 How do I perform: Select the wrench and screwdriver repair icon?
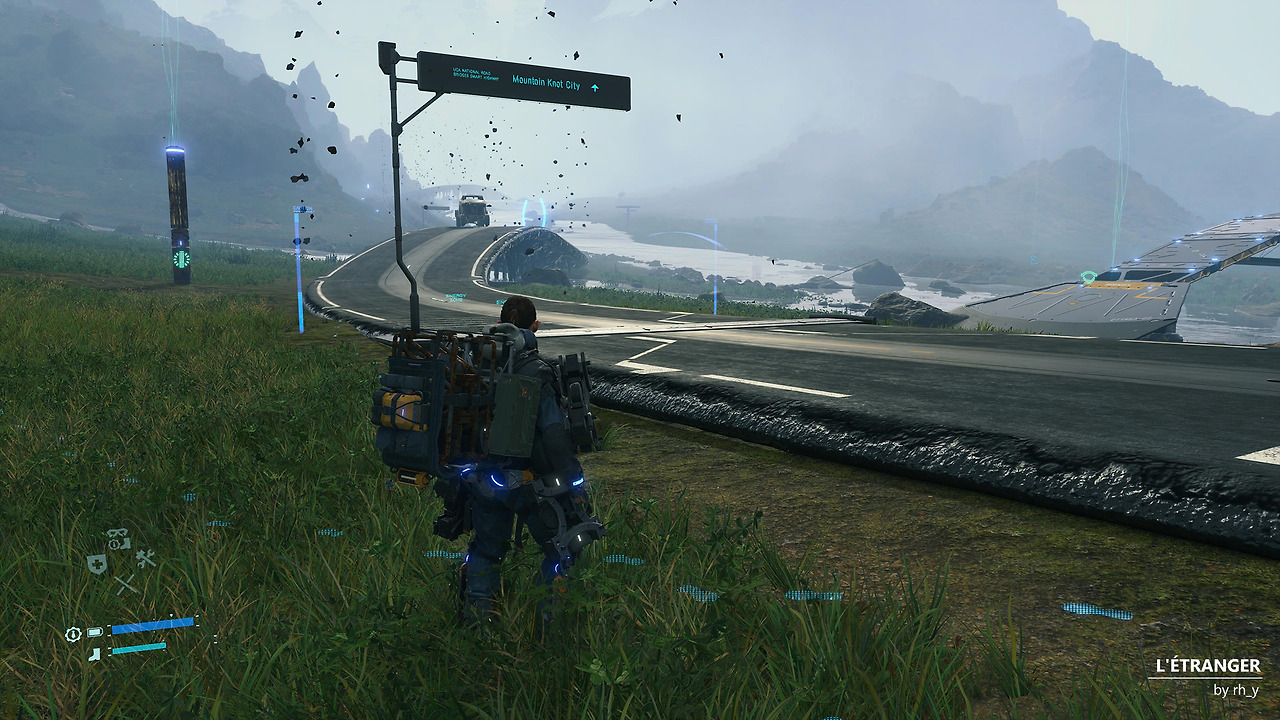pos(146,558)
